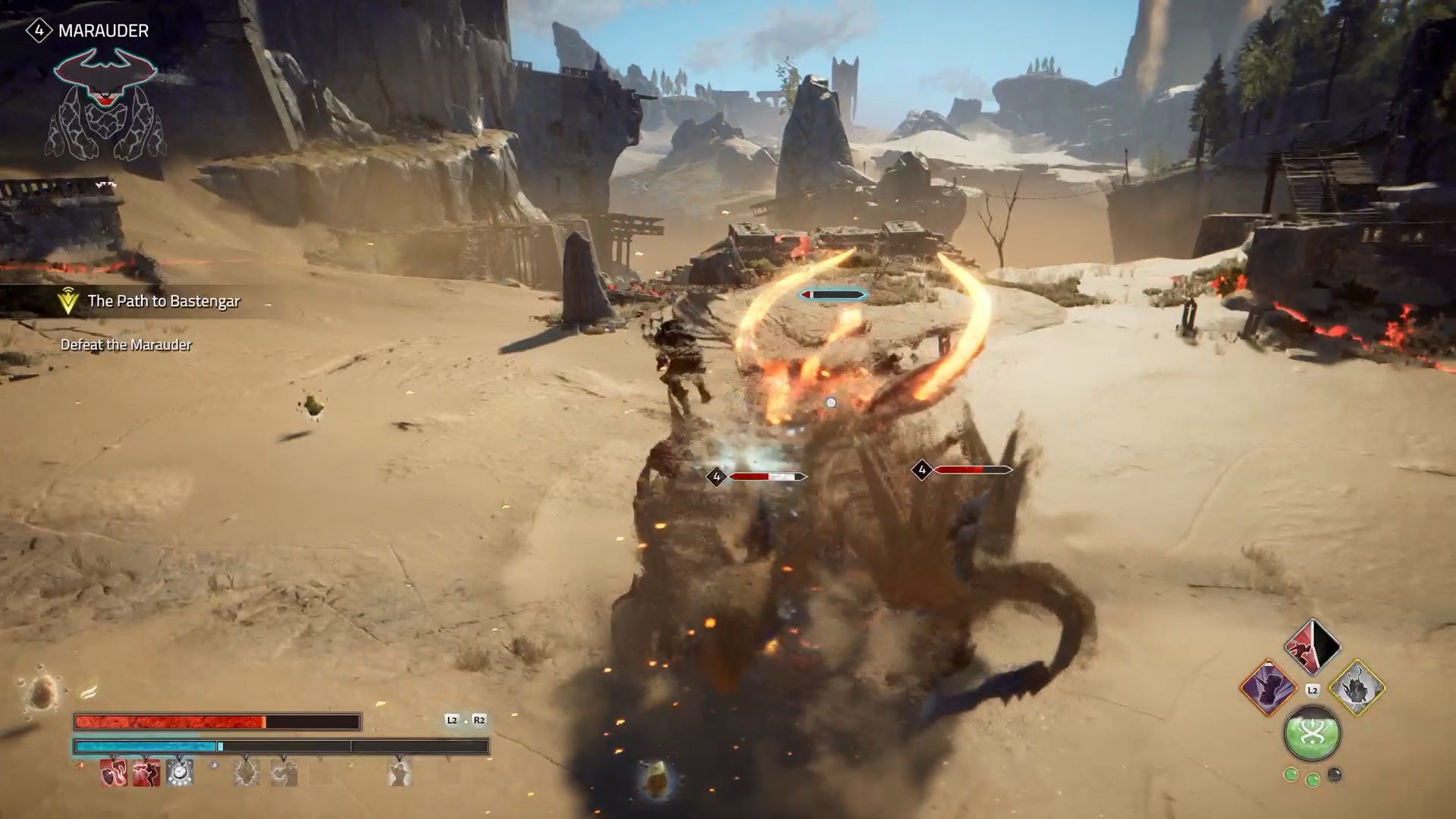Click the Marauder boss portrait icon
Image resolution: width=1456 pixels, height=819 pixels.
tap(106, 104)
